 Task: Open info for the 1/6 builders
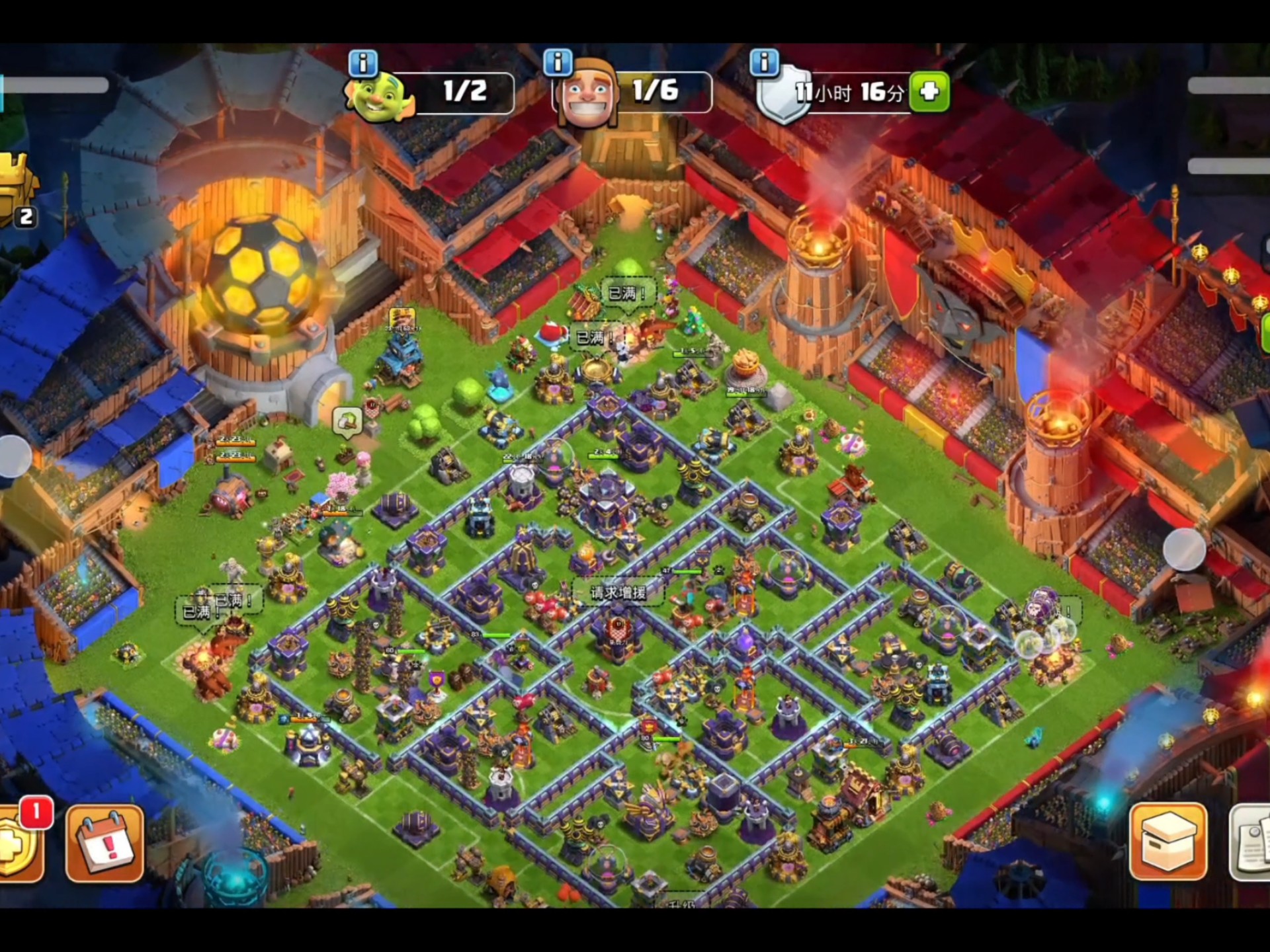(x=558, y=62)
